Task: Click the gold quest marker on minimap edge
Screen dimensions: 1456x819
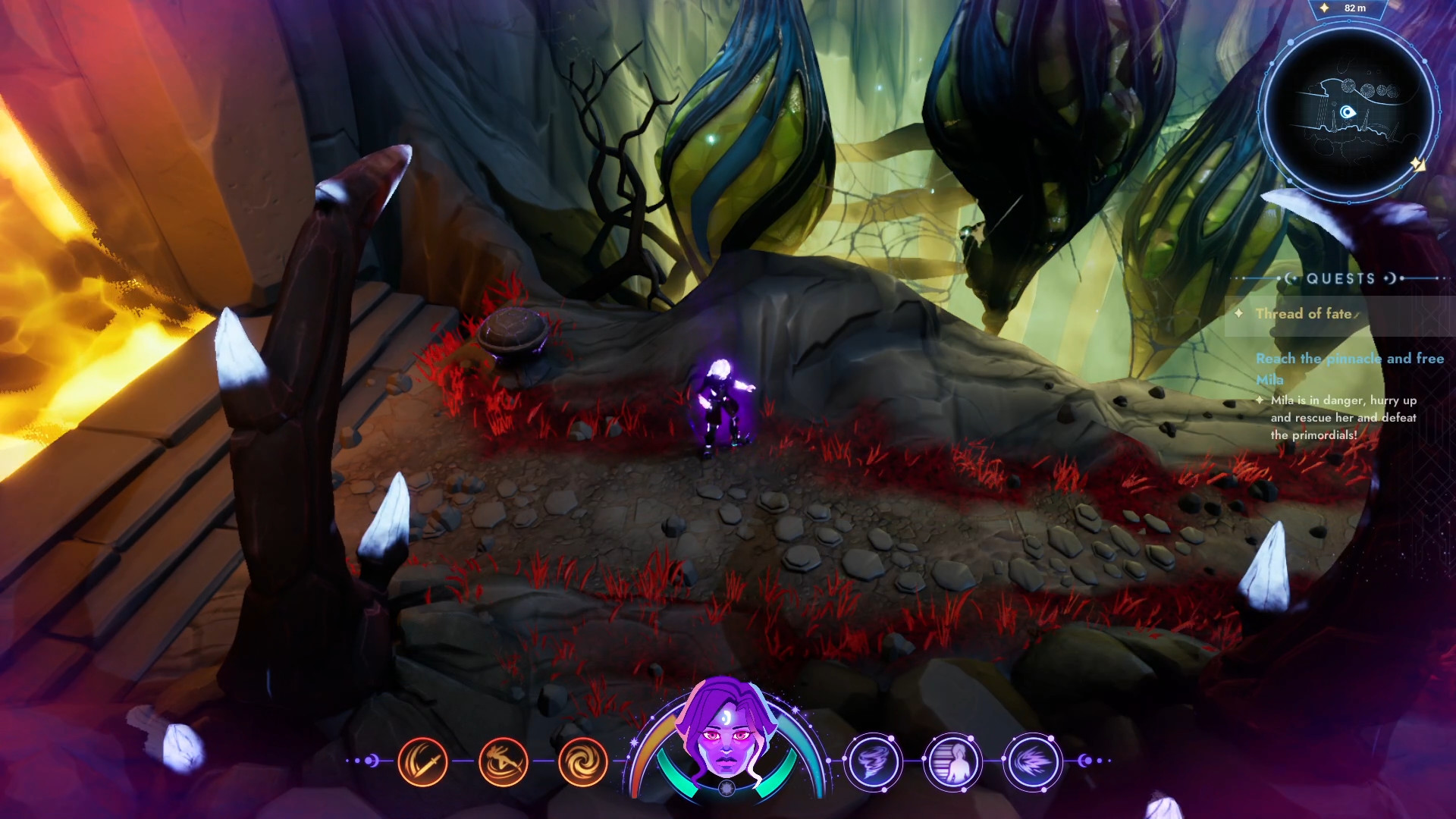Action: coord(1417,164)
